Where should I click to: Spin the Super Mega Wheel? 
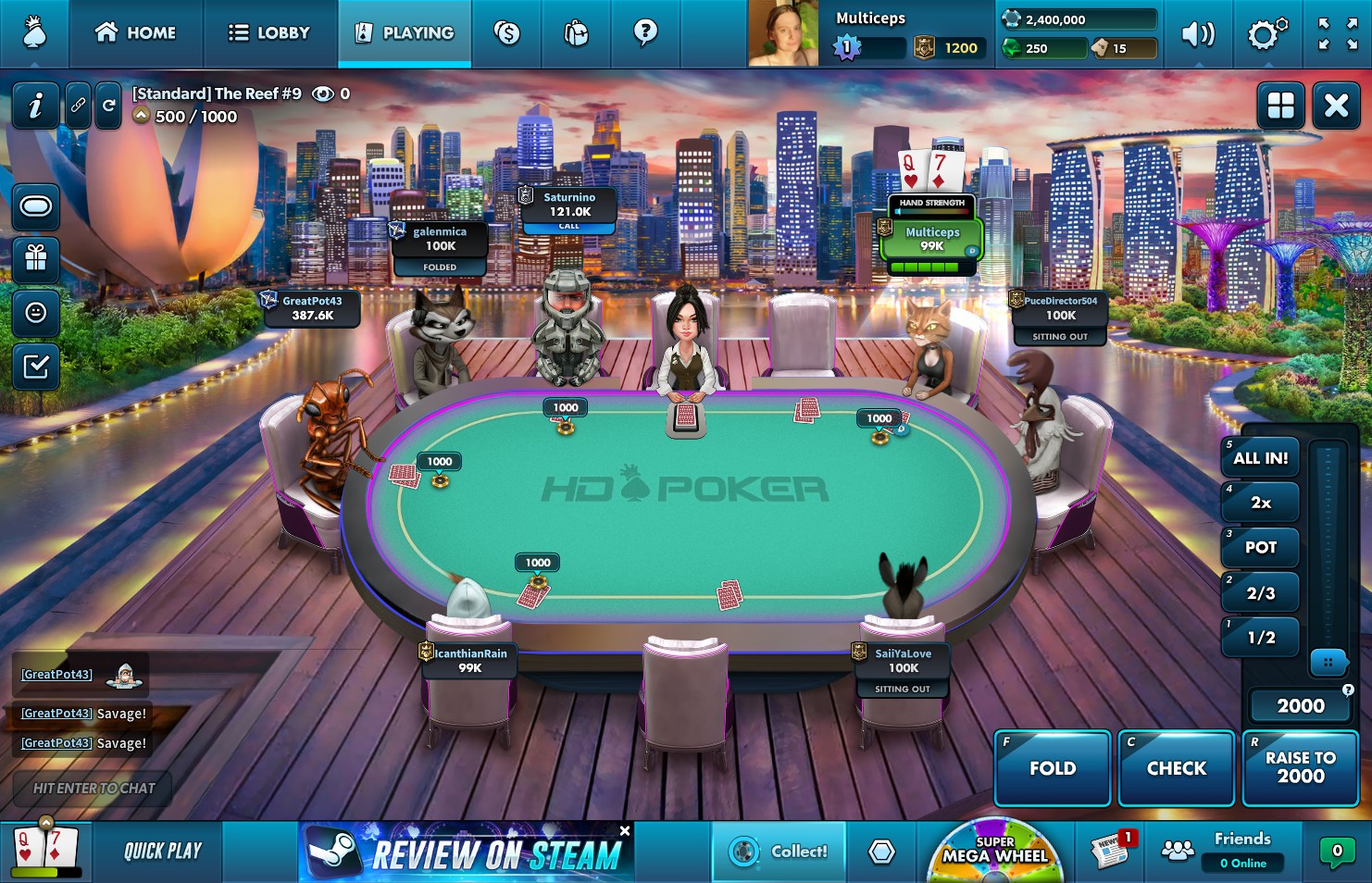pos(995,852)
